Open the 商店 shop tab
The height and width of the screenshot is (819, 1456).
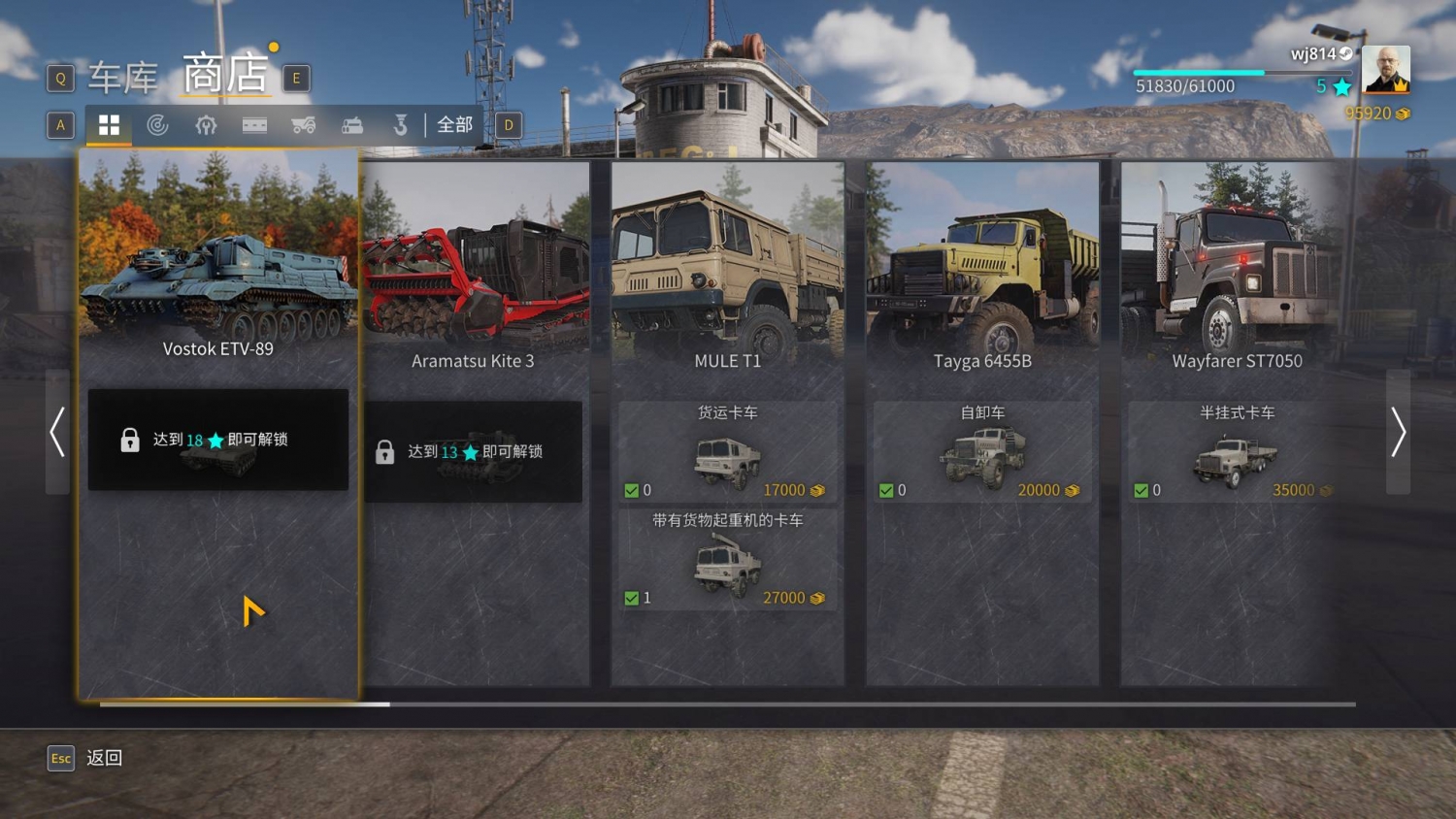225,75
